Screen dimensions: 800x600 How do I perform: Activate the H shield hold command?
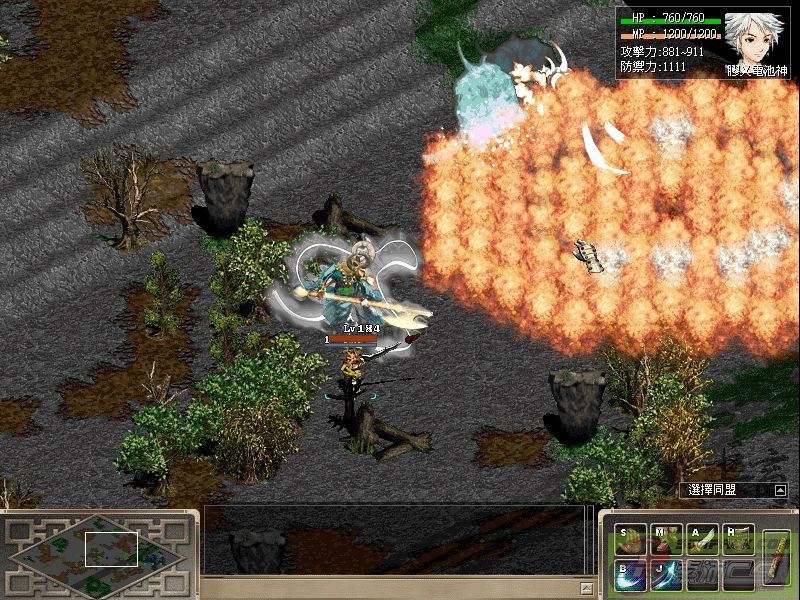click(738, 540)
